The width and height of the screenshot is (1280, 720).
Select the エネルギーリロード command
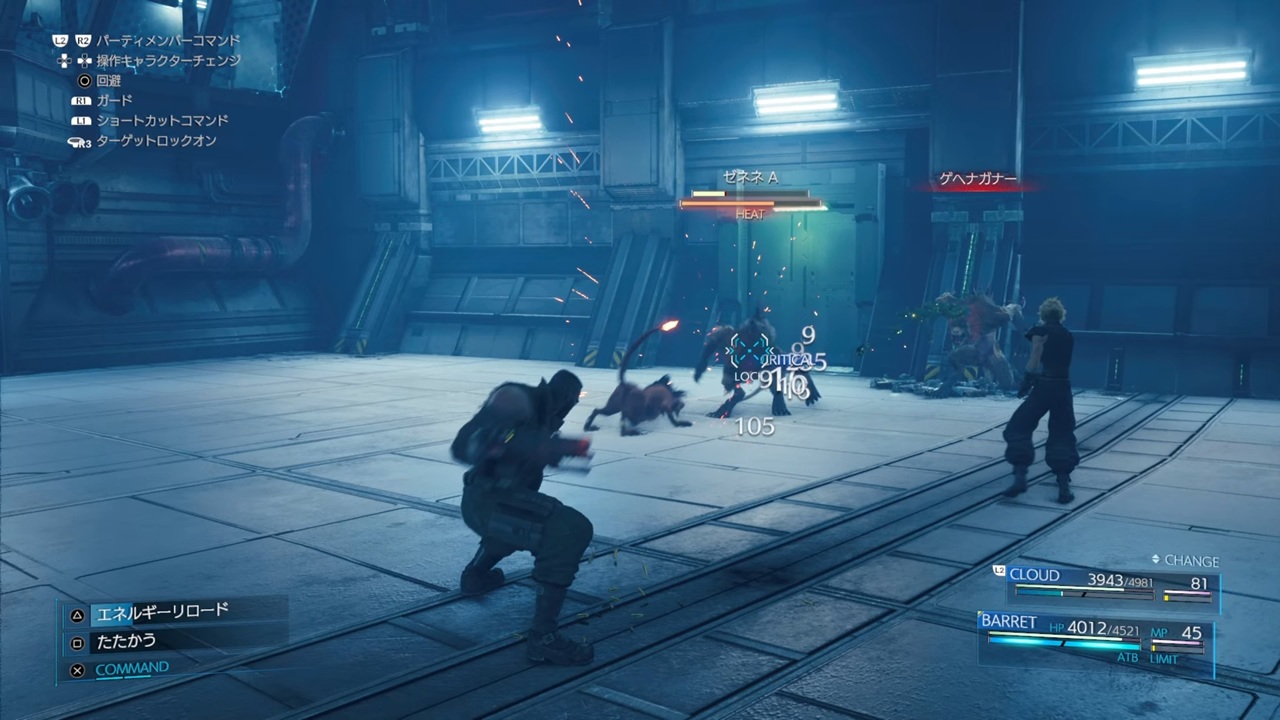point(161,612)
